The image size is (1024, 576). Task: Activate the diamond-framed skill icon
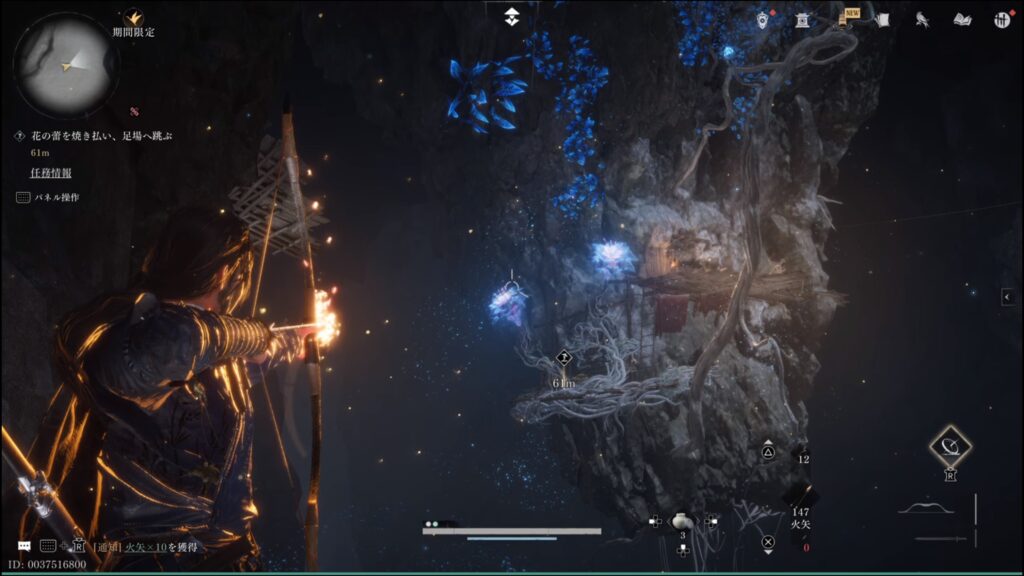pos(950,446)
